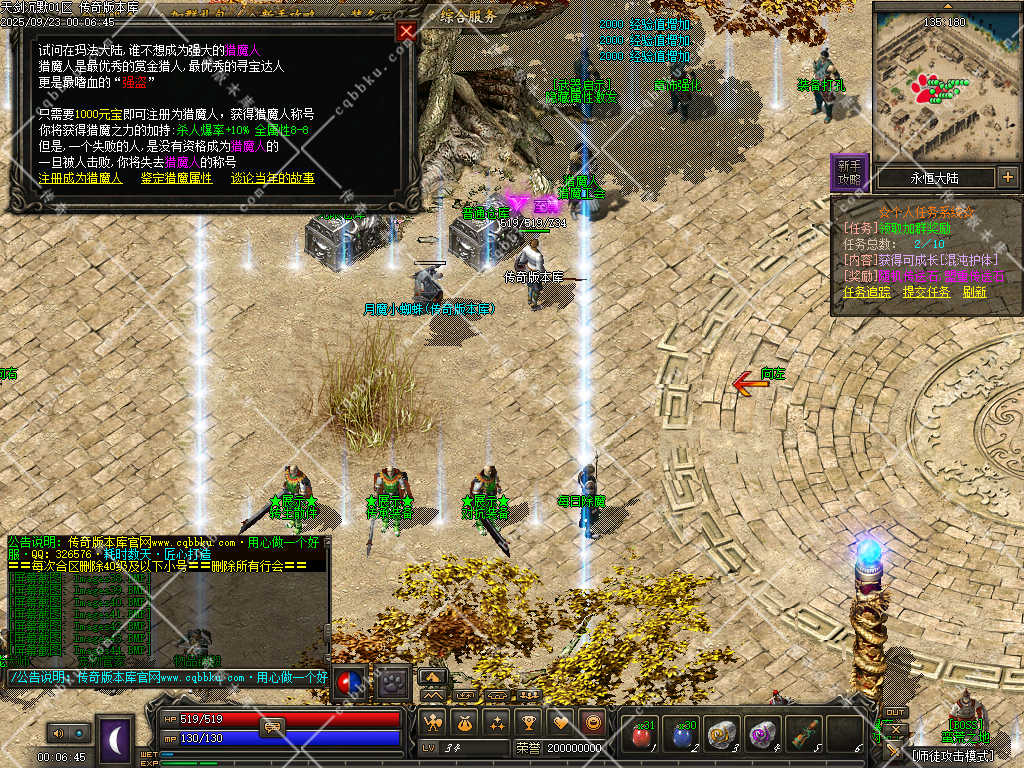Open the 新手攻略 beginner guide
This screenshot has width=1024, height=768.
click(849, 172)
